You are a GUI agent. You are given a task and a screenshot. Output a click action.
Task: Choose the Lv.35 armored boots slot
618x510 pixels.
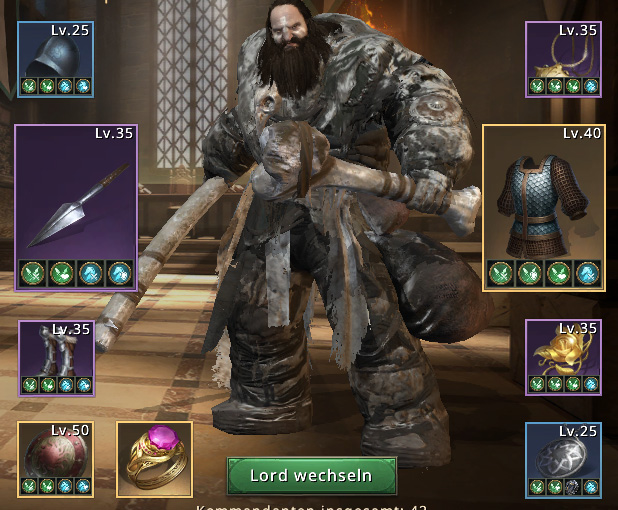[56, 357]
